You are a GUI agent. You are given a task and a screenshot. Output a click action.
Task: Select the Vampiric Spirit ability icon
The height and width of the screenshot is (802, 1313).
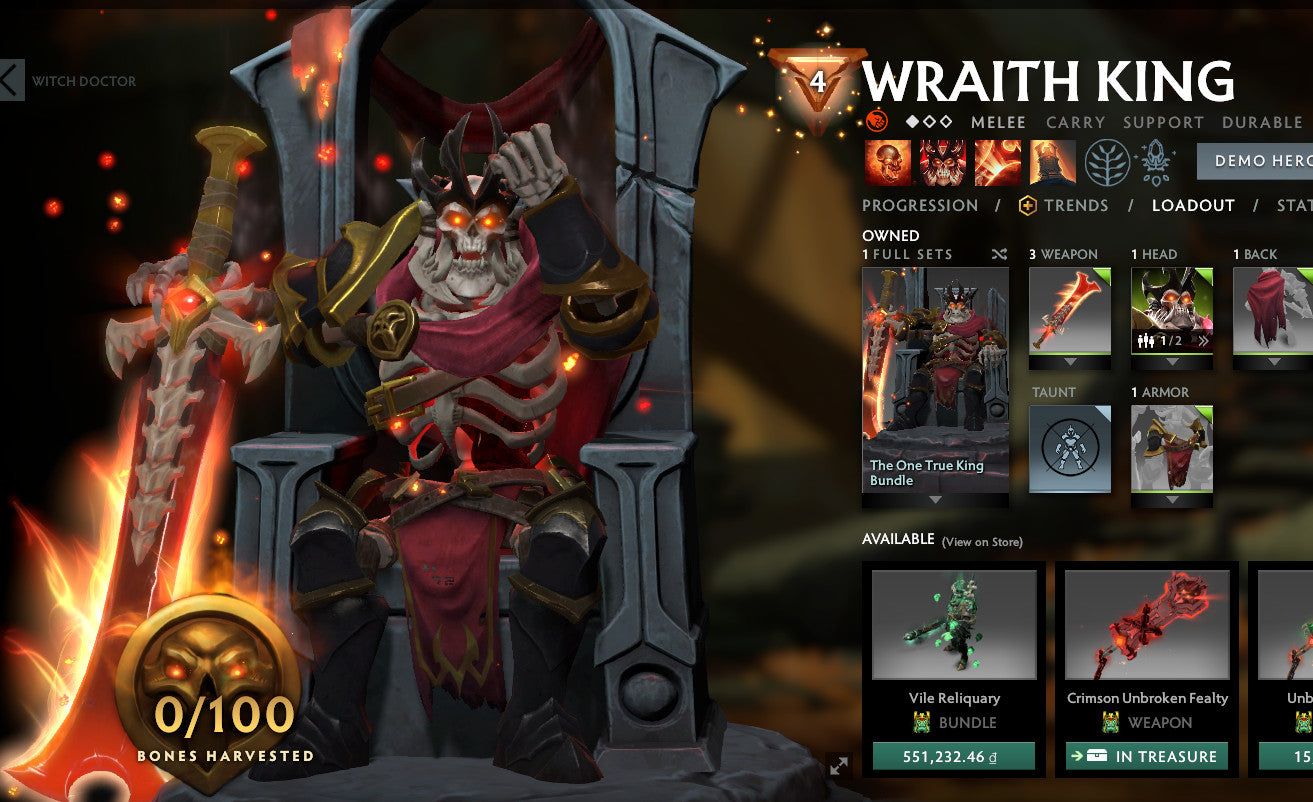[939, 162]
